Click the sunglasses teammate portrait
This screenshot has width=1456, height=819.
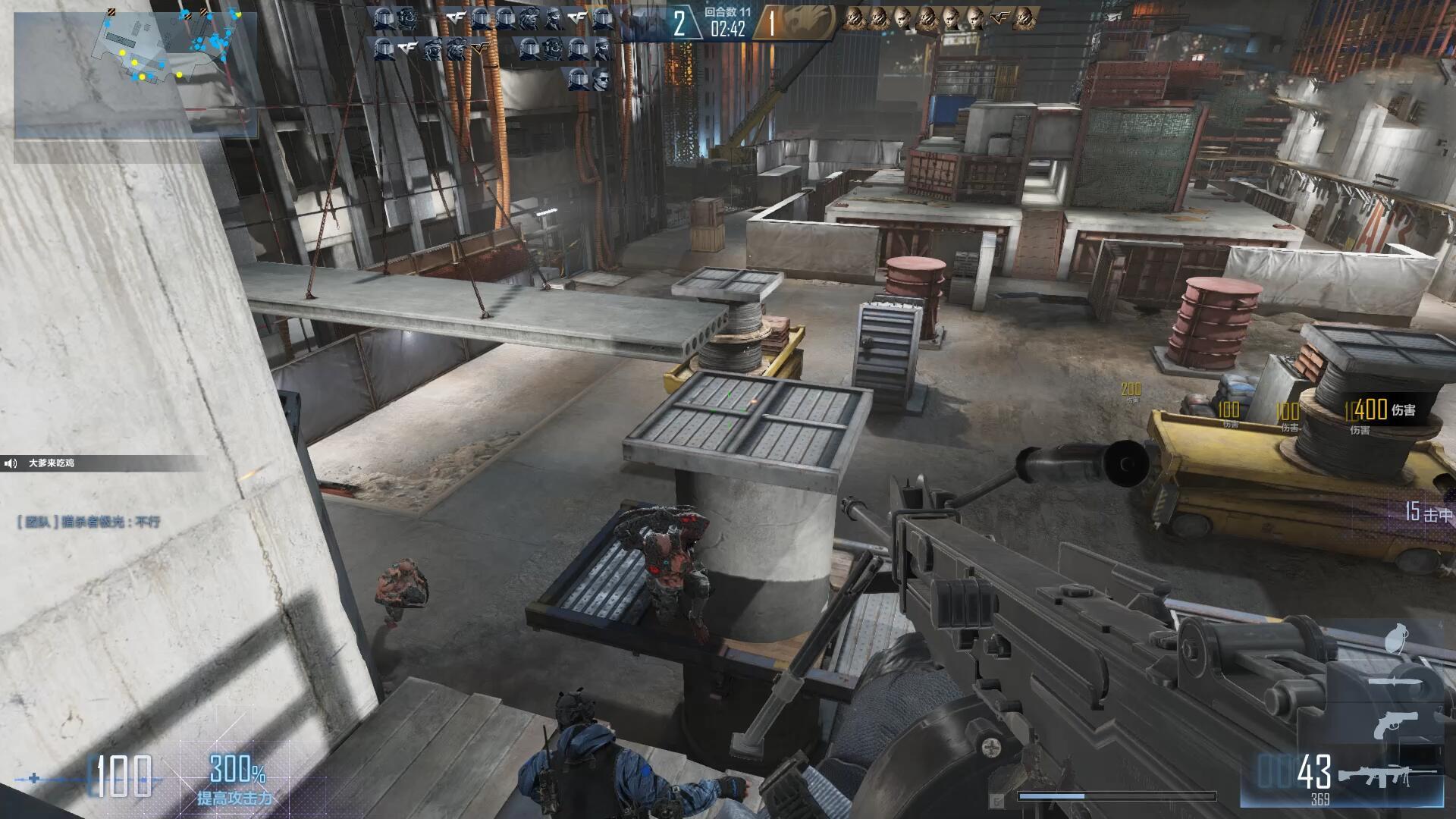(x=603, y=80)
